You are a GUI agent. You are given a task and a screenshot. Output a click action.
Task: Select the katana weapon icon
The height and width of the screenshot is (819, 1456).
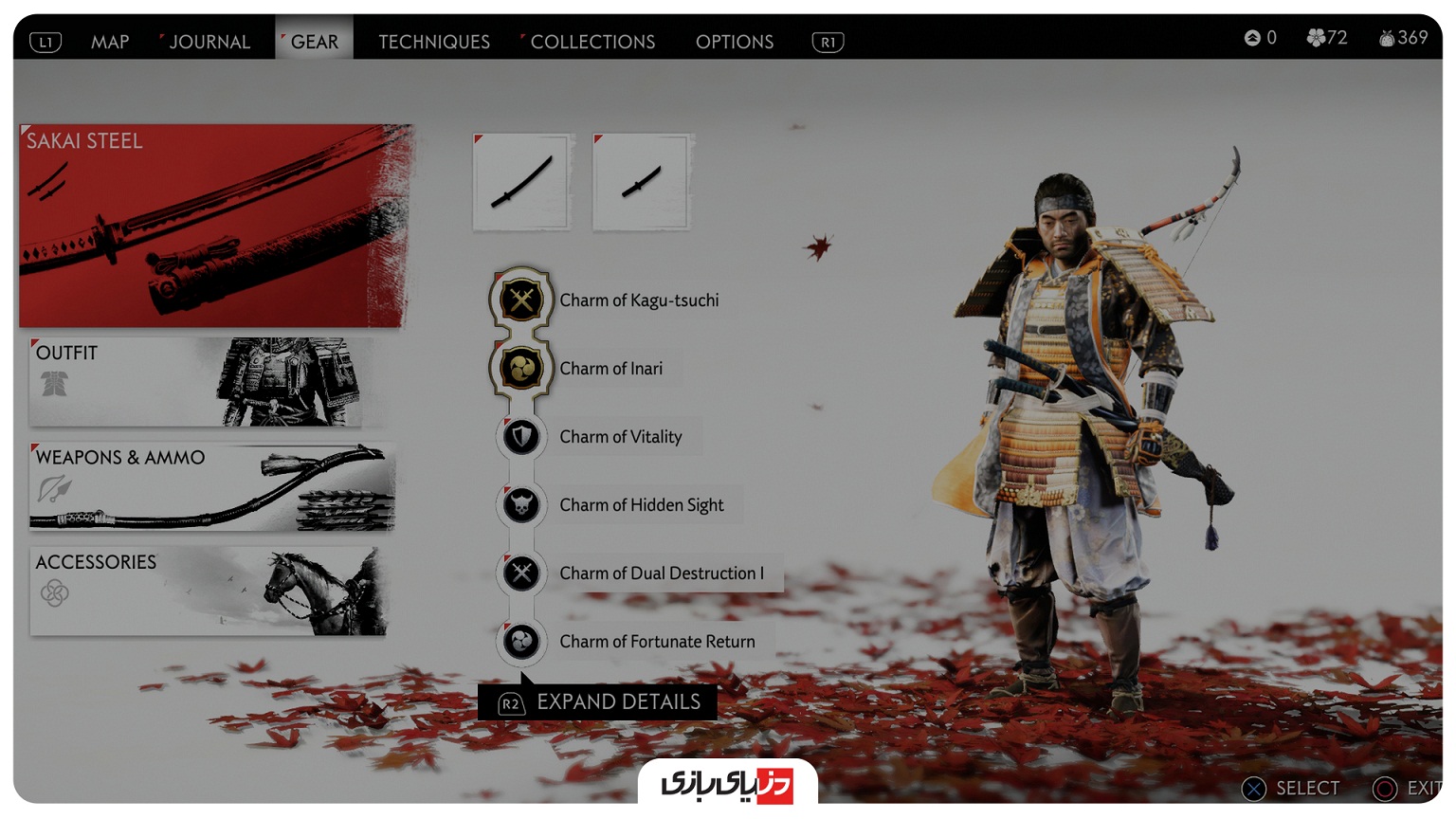click(x=521, y=182)
